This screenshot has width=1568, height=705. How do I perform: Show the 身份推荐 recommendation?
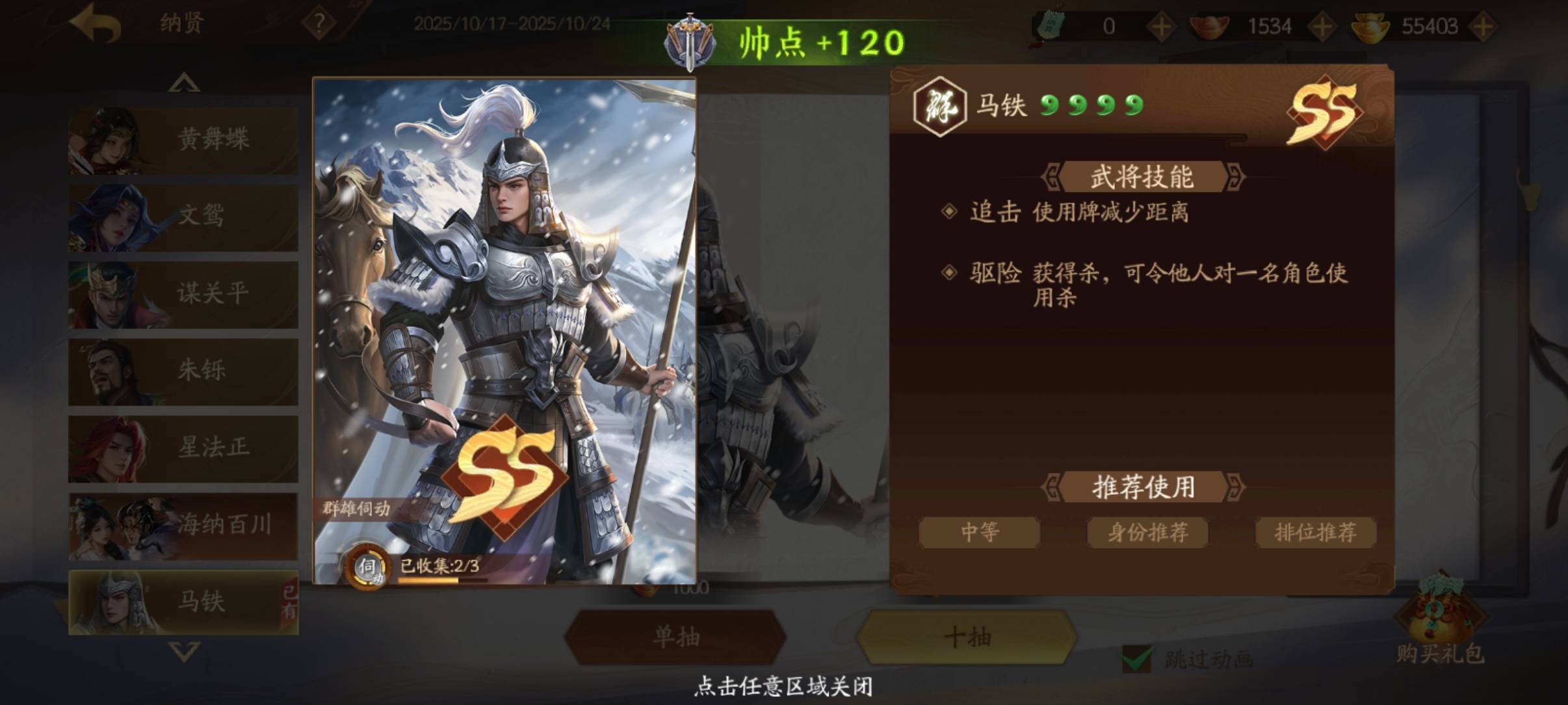coord(1147,533)
